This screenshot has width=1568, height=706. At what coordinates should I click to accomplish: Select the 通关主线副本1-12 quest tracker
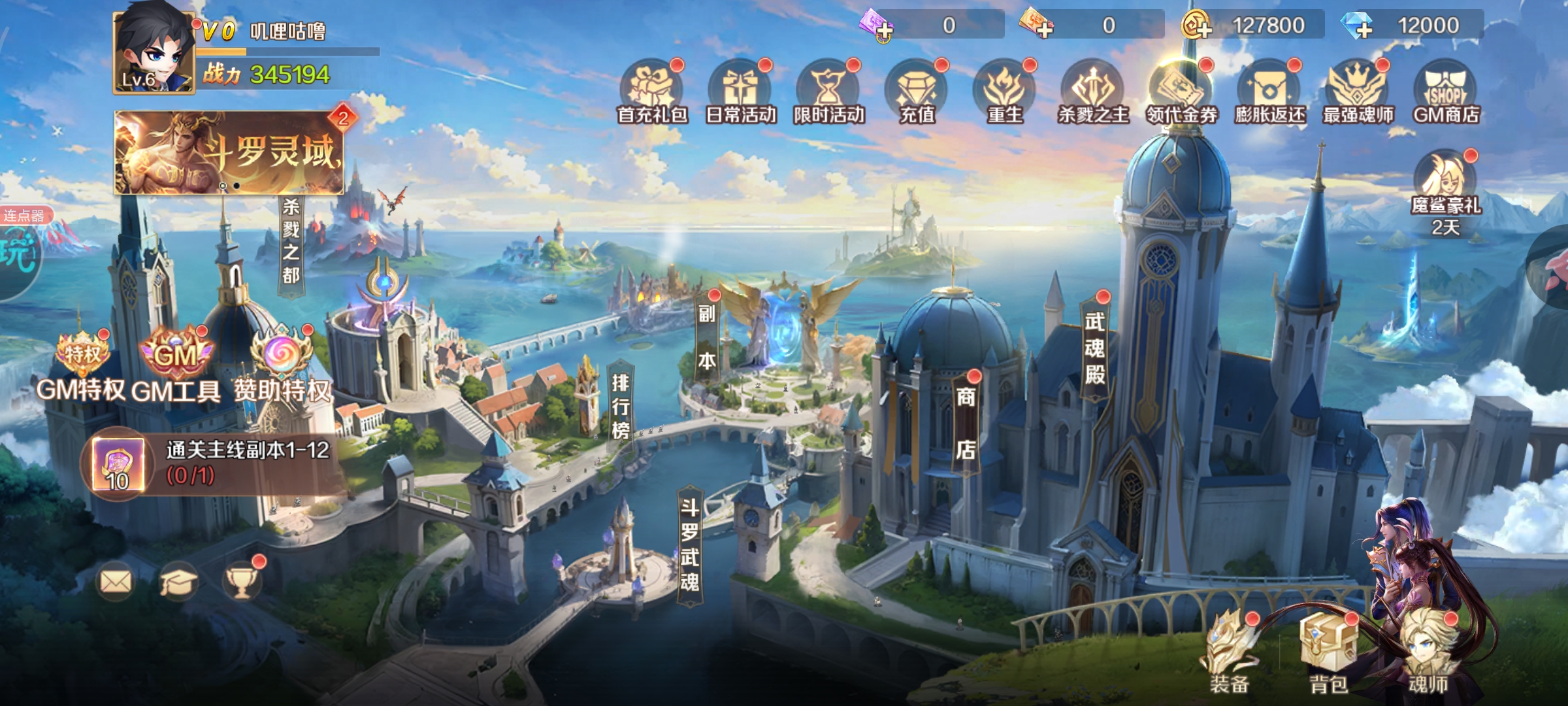tap(216, 462)
